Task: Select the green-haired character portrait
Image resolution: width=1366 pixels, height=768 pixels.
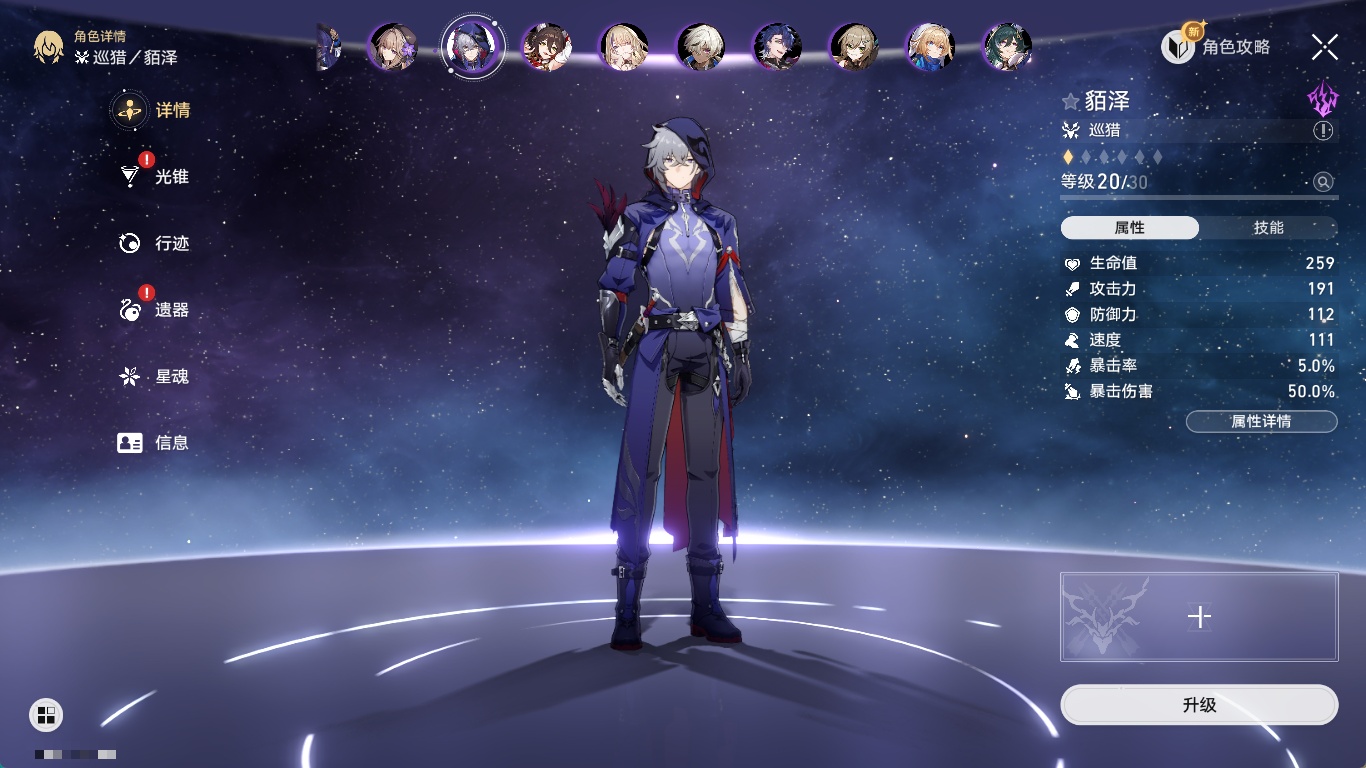Action: (1007, 47)
